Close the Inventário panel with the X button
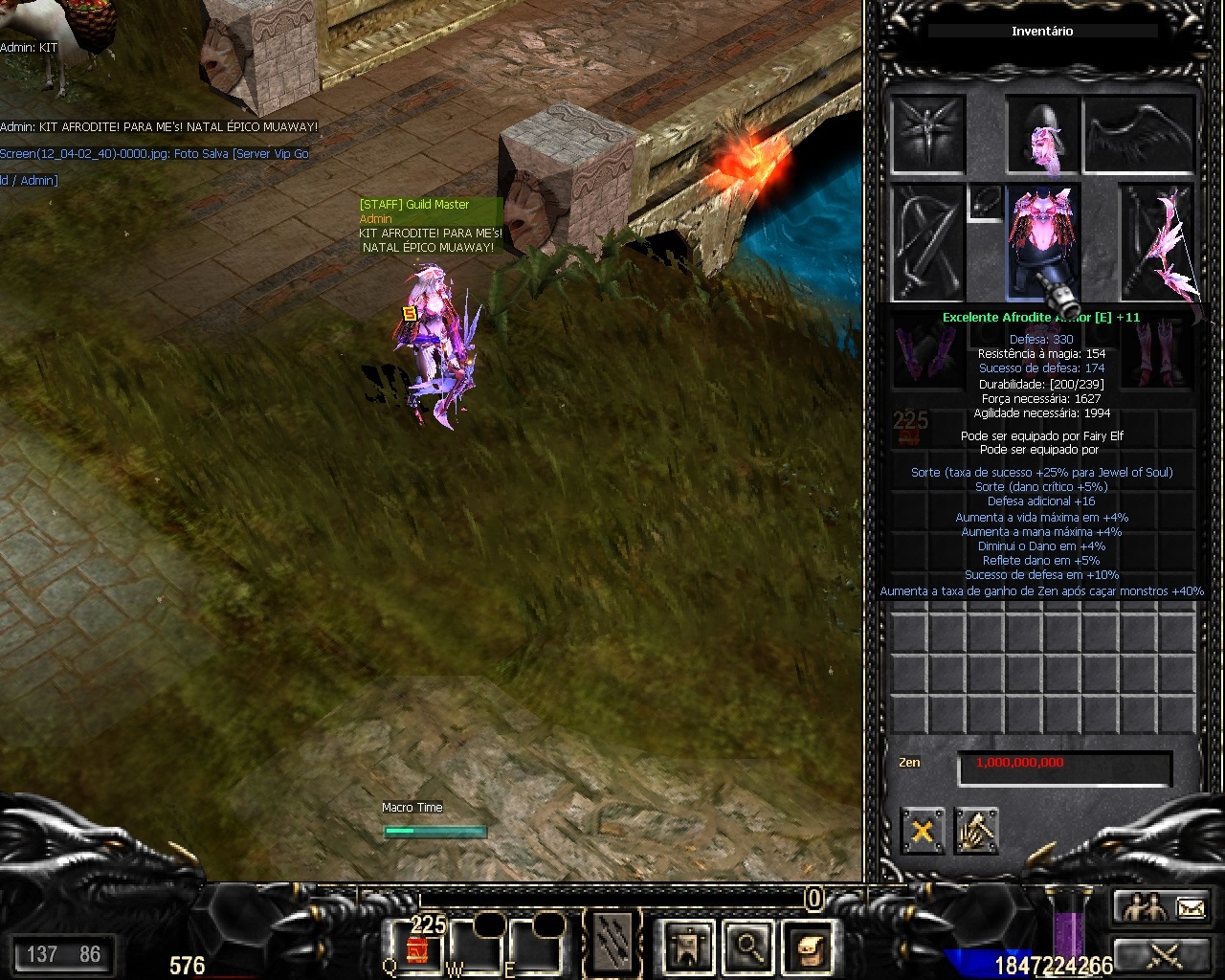 point(923,831)
